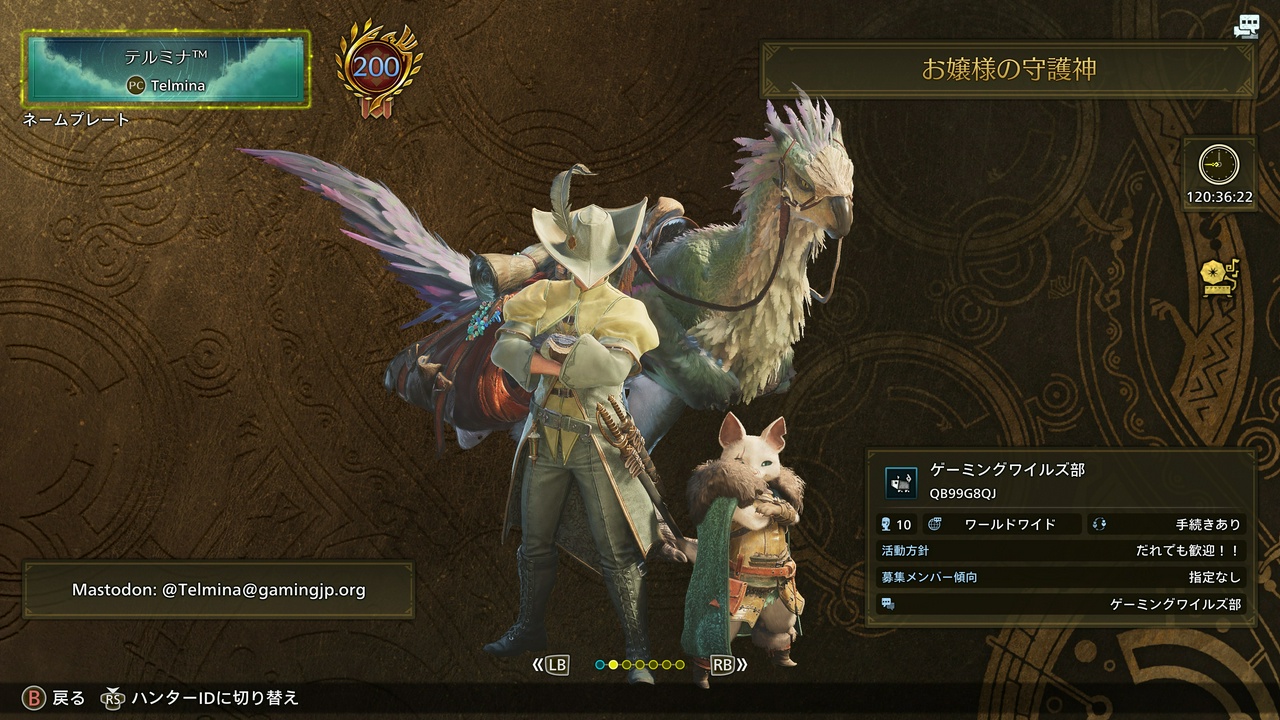Click the golden music box icon
This screenshot has height=720, width=1280.
click(1219, 278)
